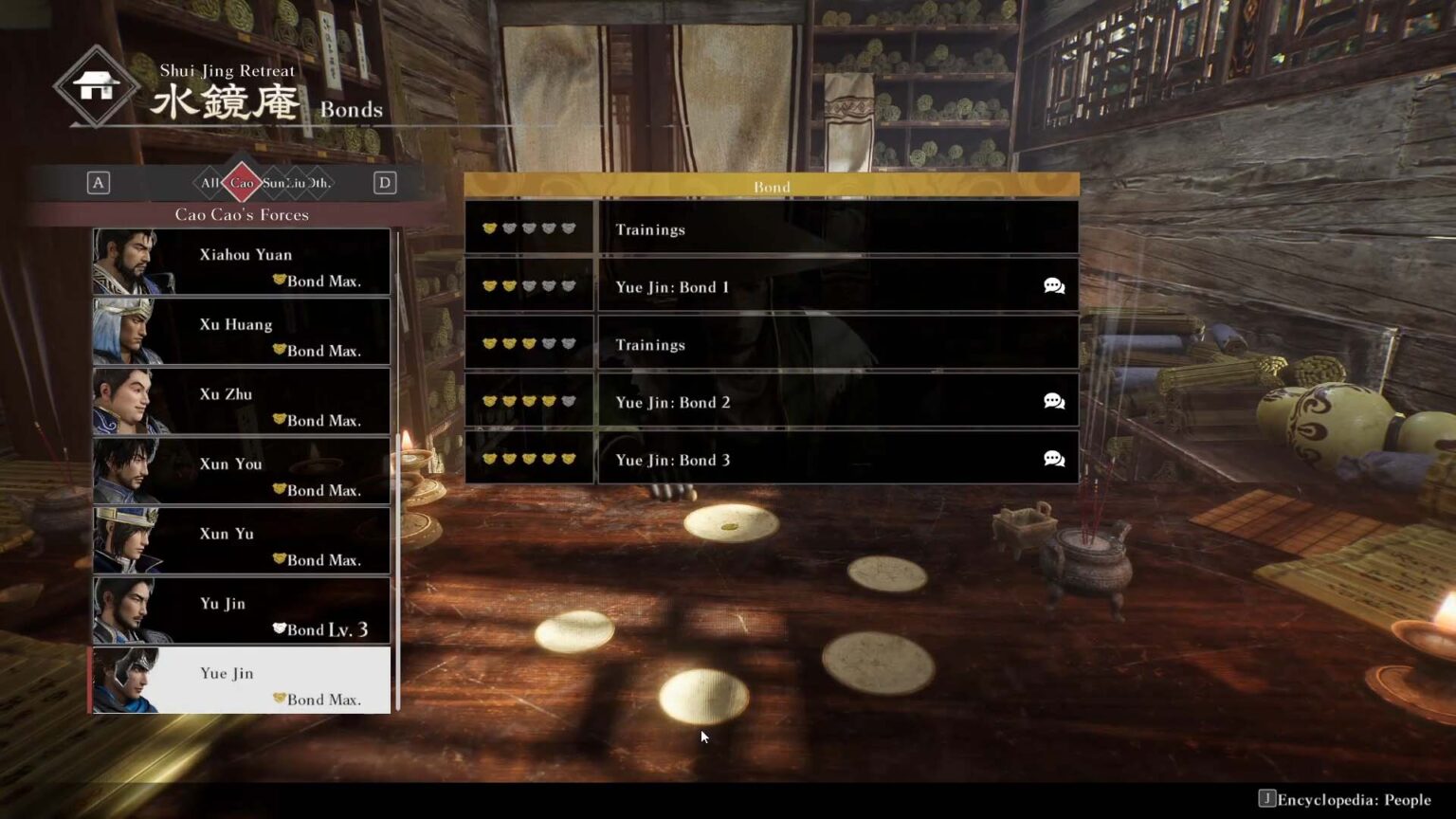Click the A key prompt icon
The image size is (1456, 819).
pyautogui.click(x=99, y=182)
